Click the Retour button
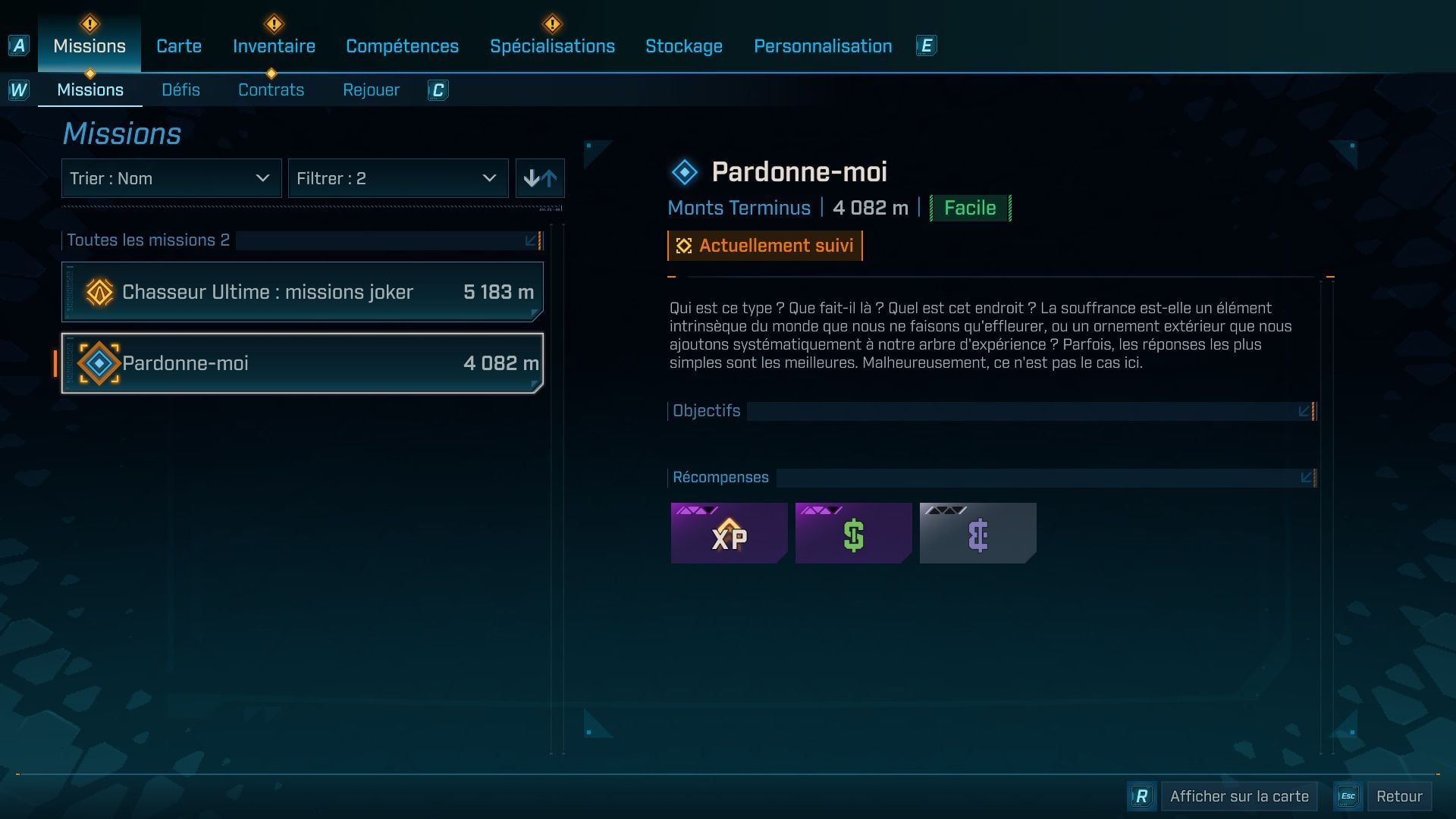1456x819 pixels. pyautogui.click(x=1400, y=796)
